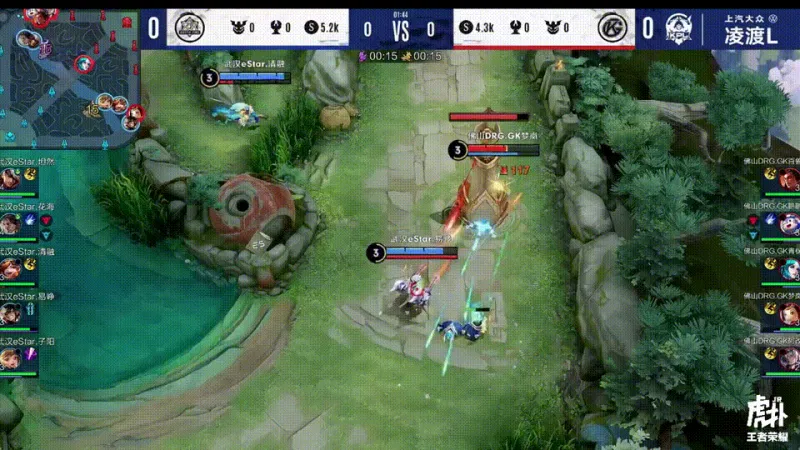Select DRG.GK player 梦岚's portrait
800x450 pixels.
pyautogui.click(x=789, y=313)
